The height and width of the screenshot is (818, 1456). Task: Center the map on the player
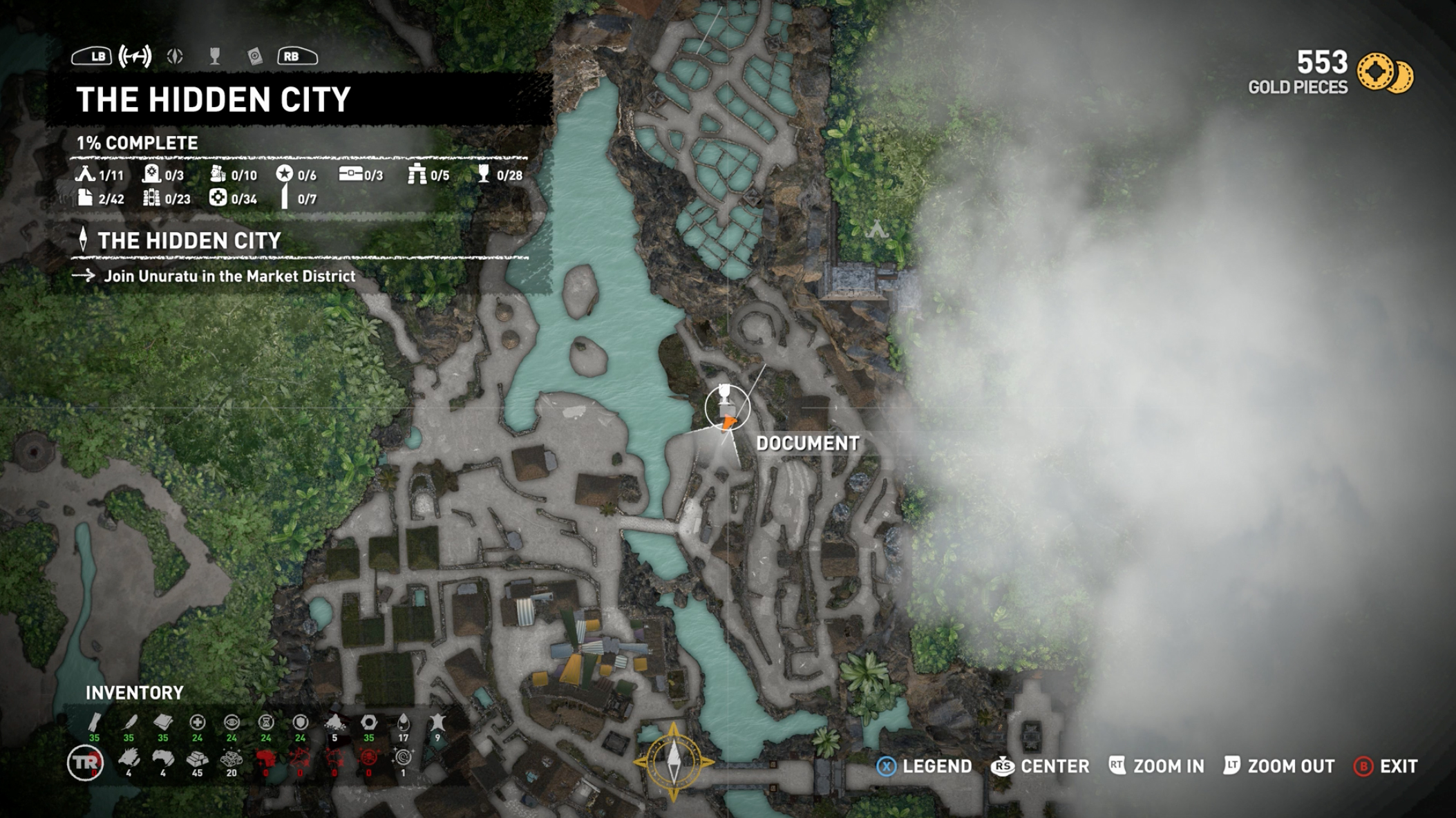click(x=1040, y=766)
